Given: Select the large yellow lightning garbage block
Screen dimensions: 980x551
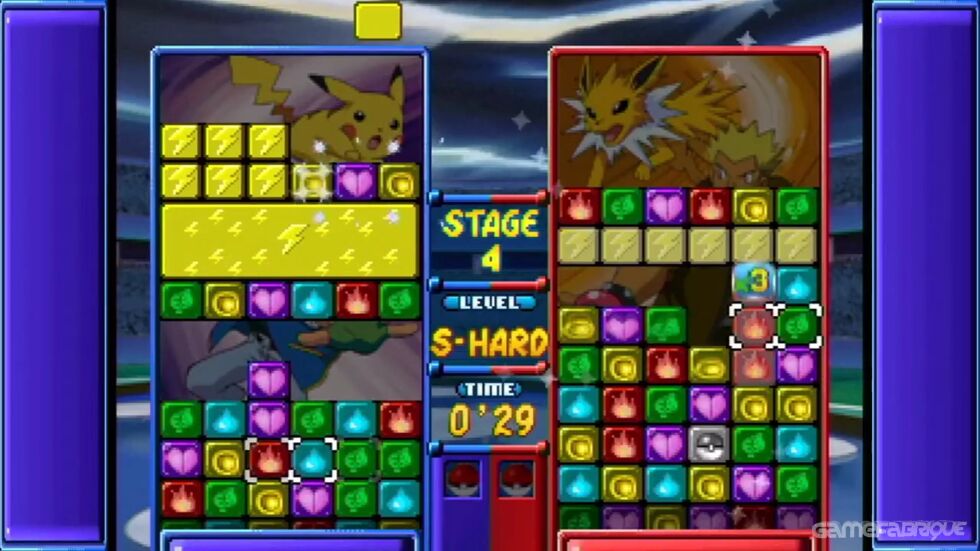Looking at the screenshot, I should click(289, 241).
